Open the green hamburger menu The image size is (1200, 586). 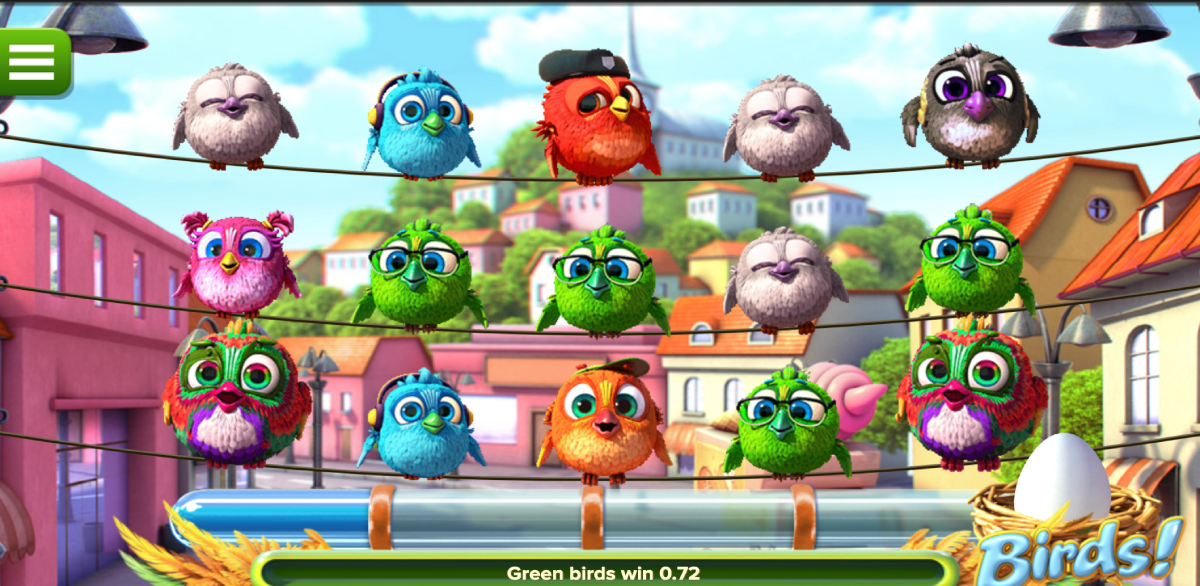(32, 61)
